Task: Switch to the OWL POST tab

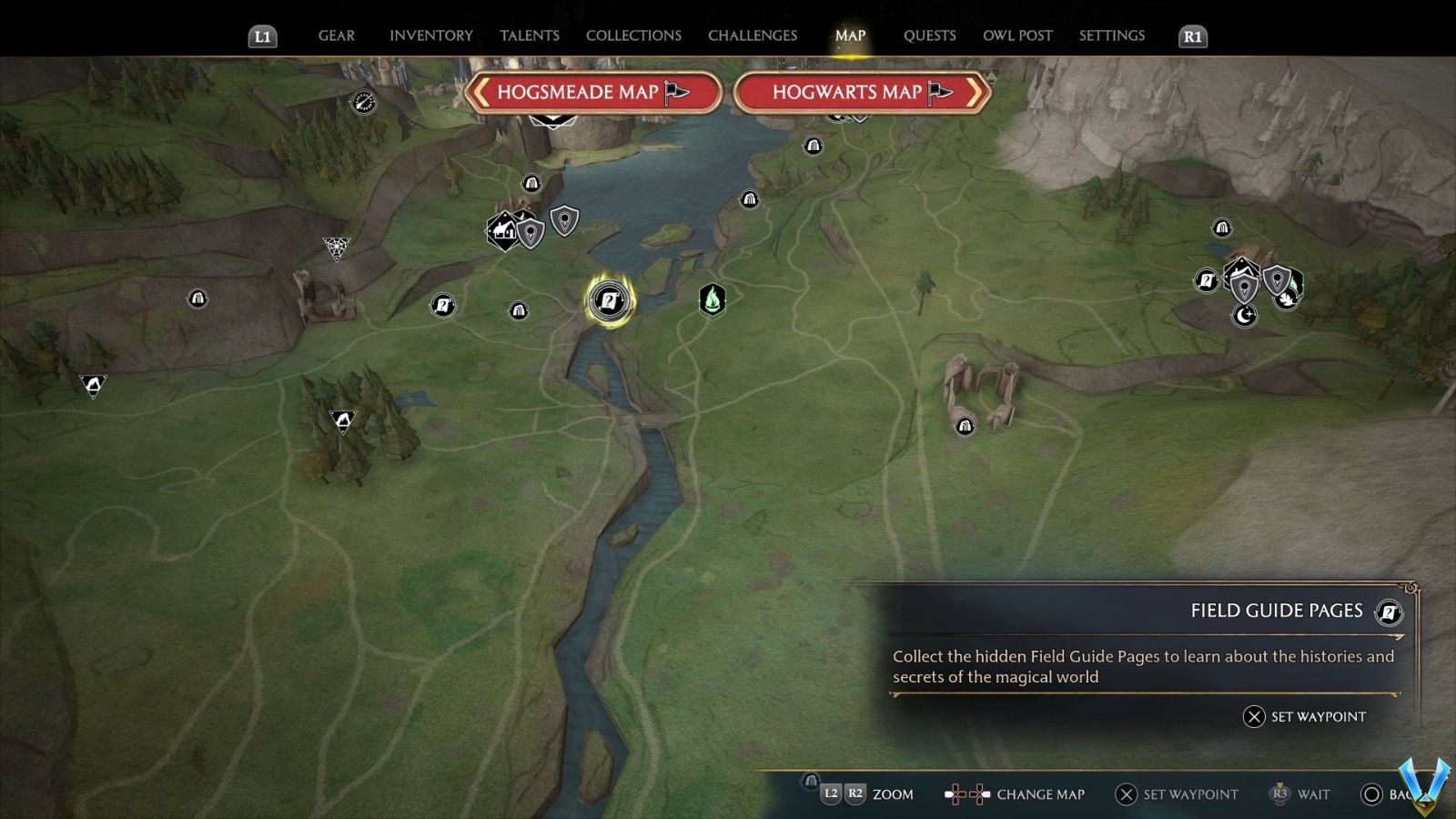Action: [x=1017, y=35]
